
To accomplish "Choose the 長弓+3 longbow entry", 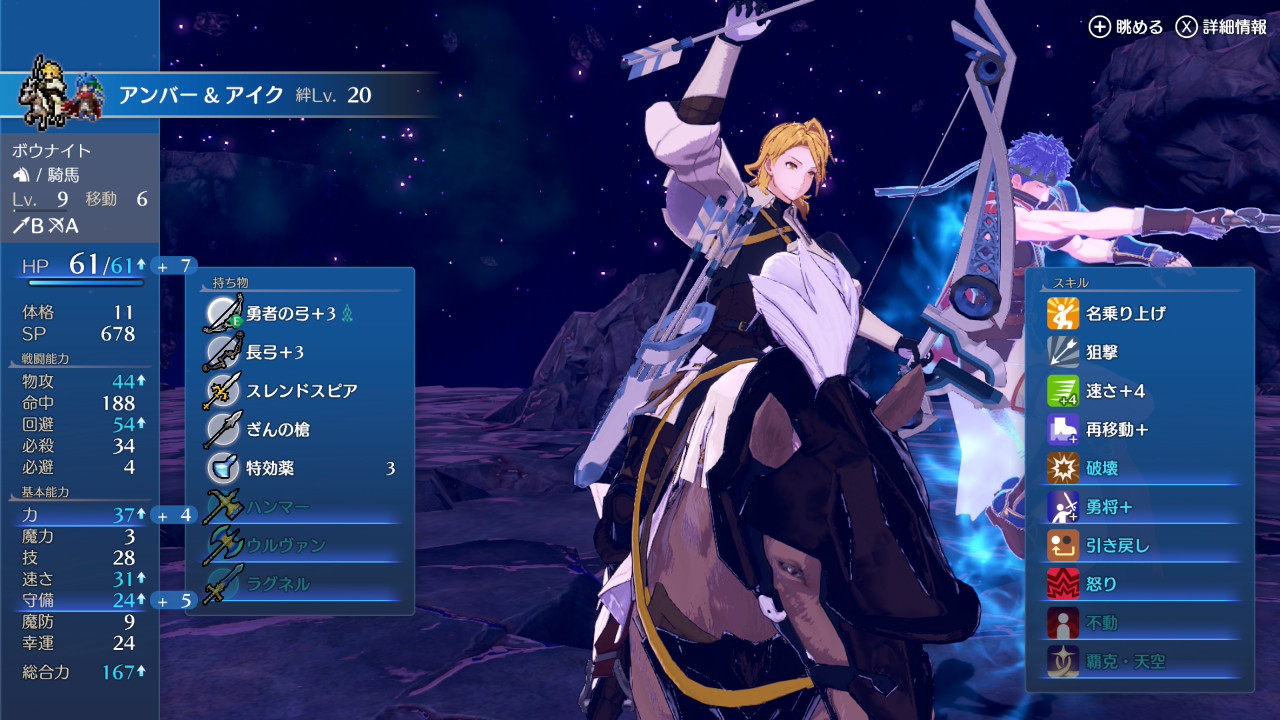I will [275, 352].
